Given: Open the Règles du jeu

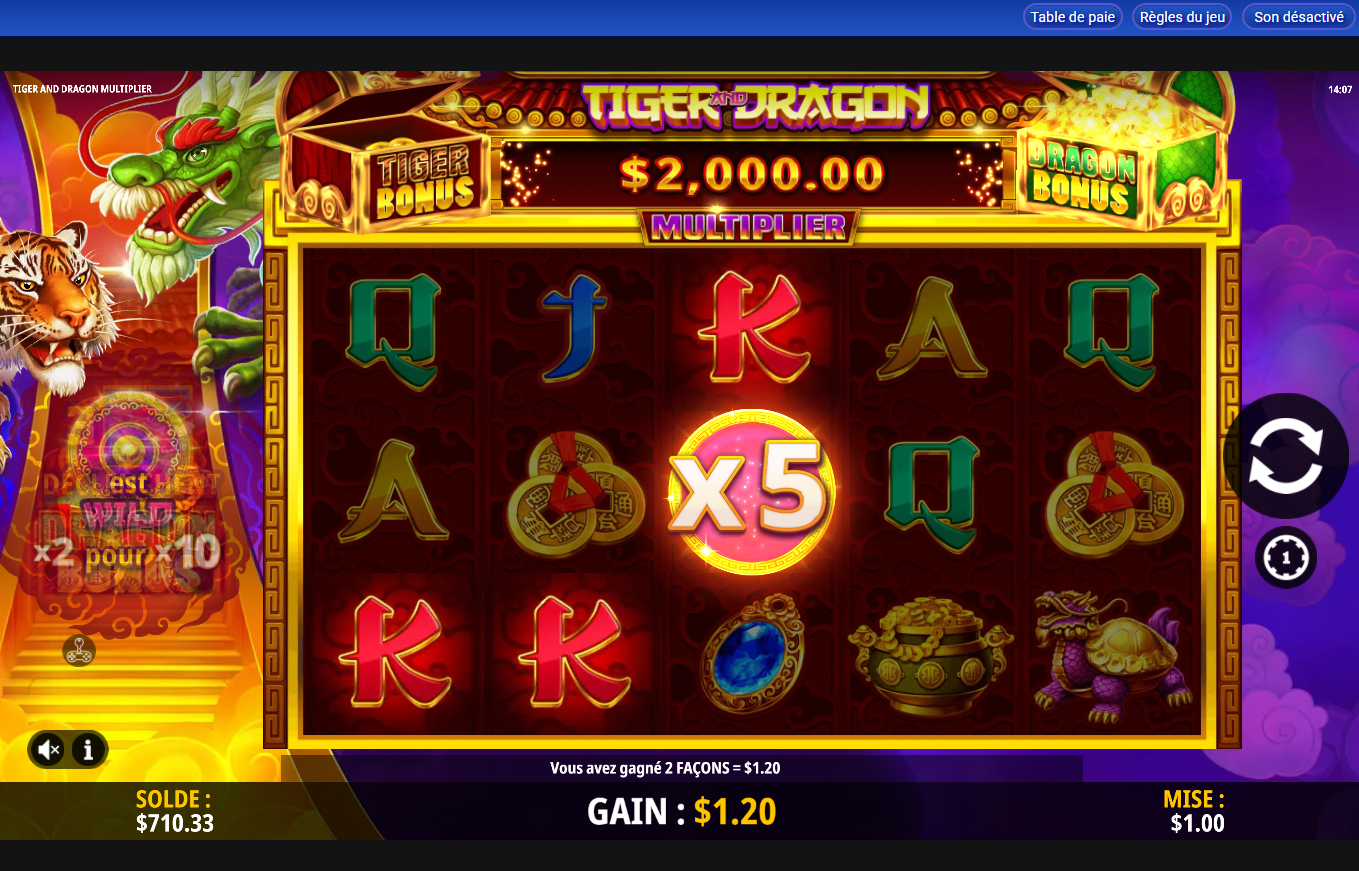Looking at the screenshot, I should 1181,16.
